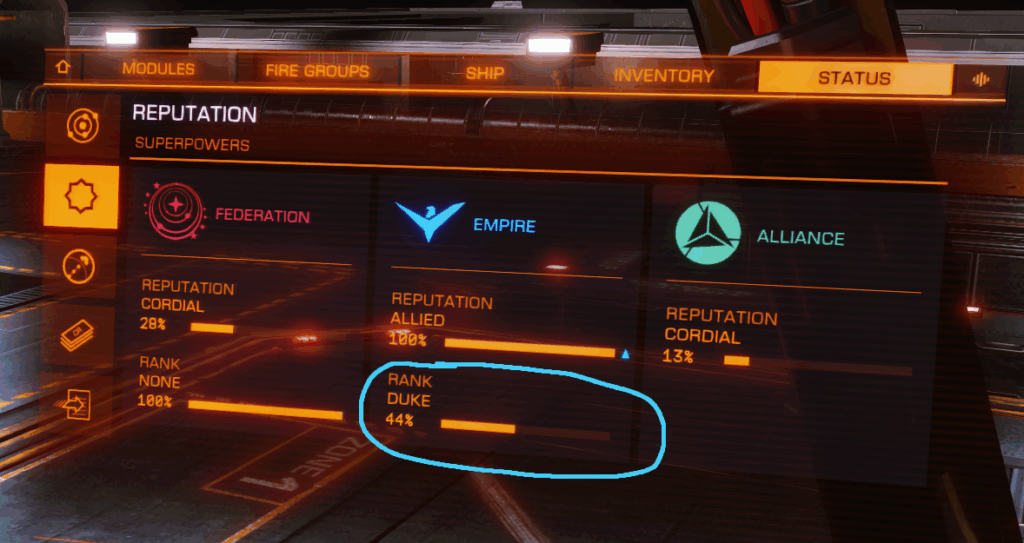Select the Ship tab
The image size is (1024, 543).
point(485,74)
